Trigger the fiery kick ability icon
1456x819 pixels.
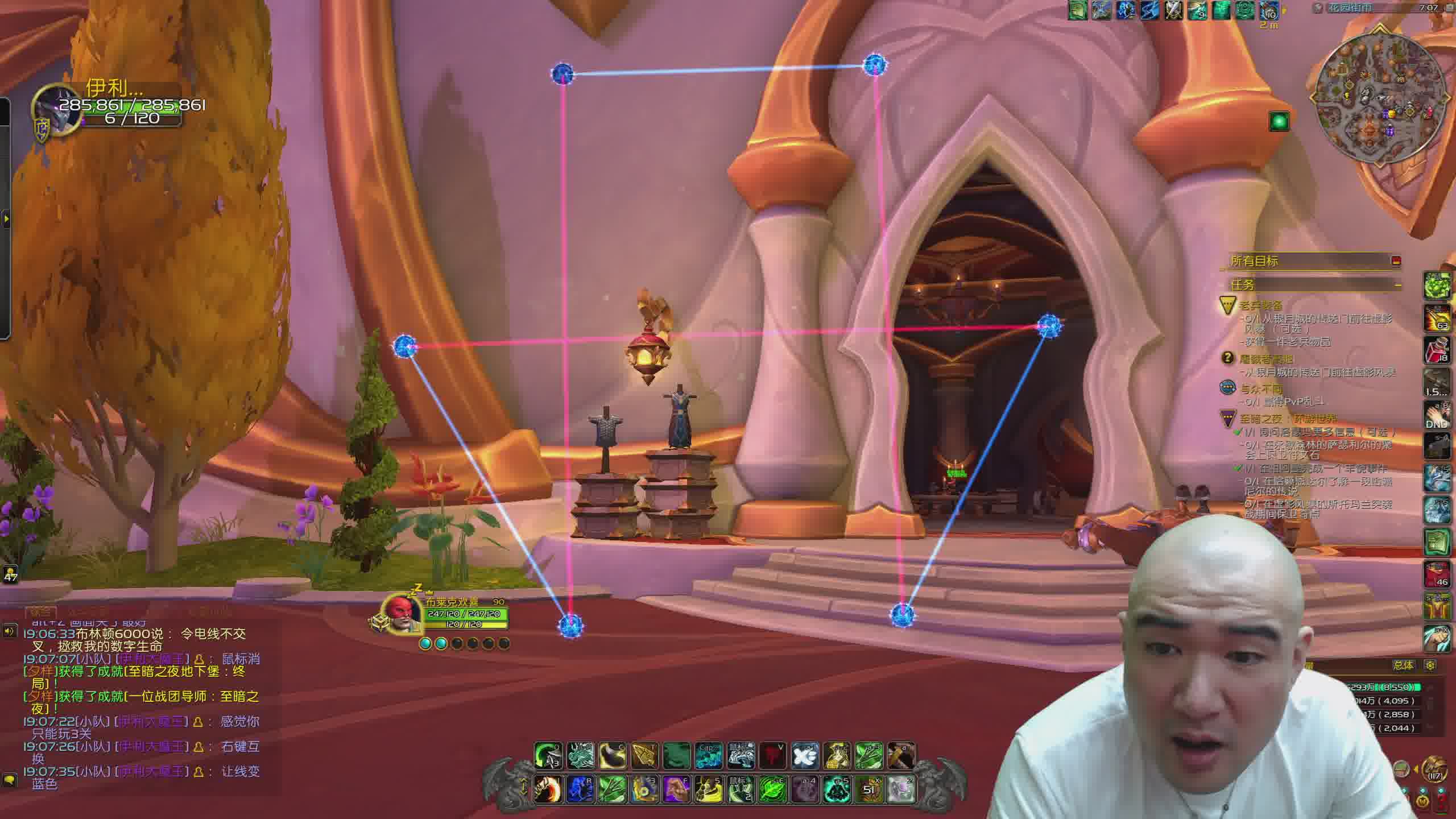pos(548,789)
